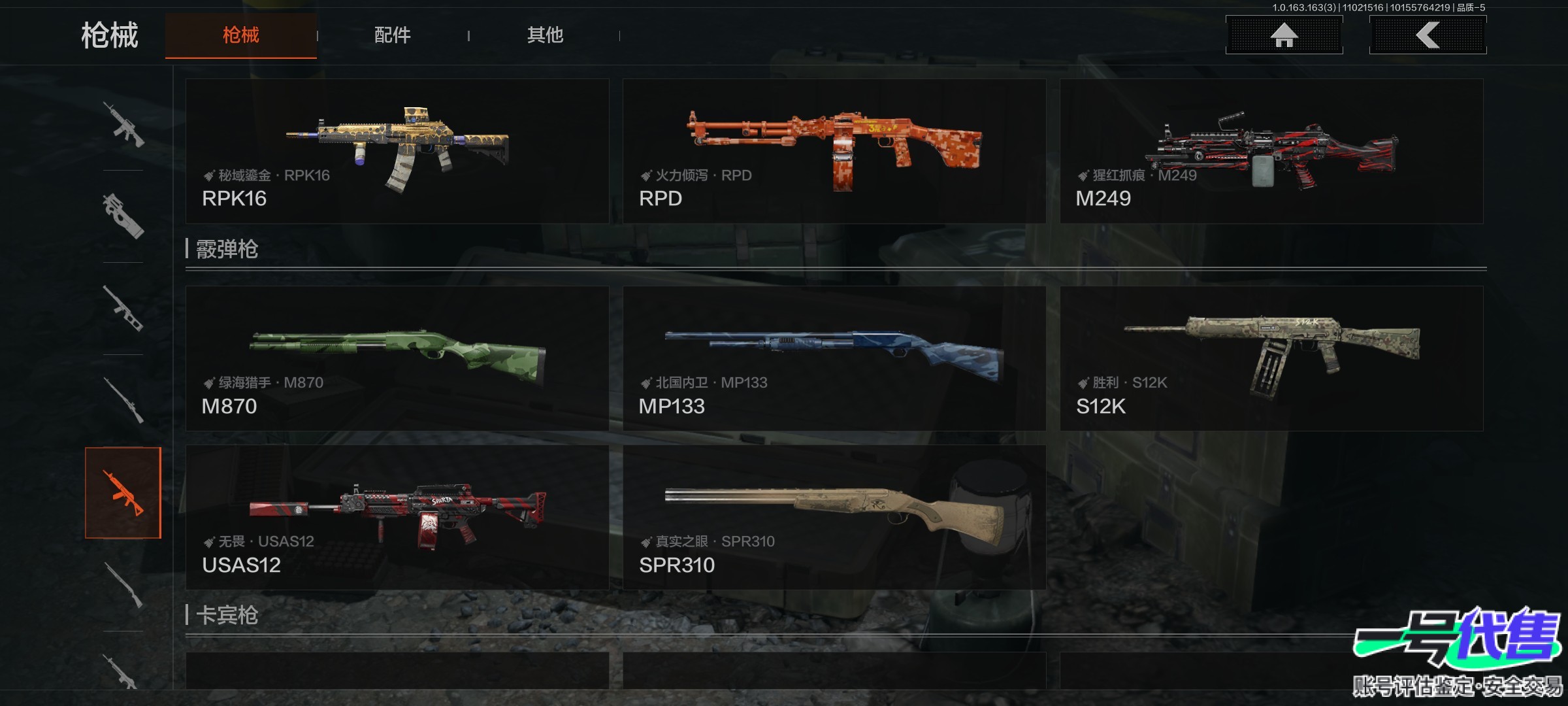
Task: Switch to the 枪械 tab
Action: [x=240, y=35]
